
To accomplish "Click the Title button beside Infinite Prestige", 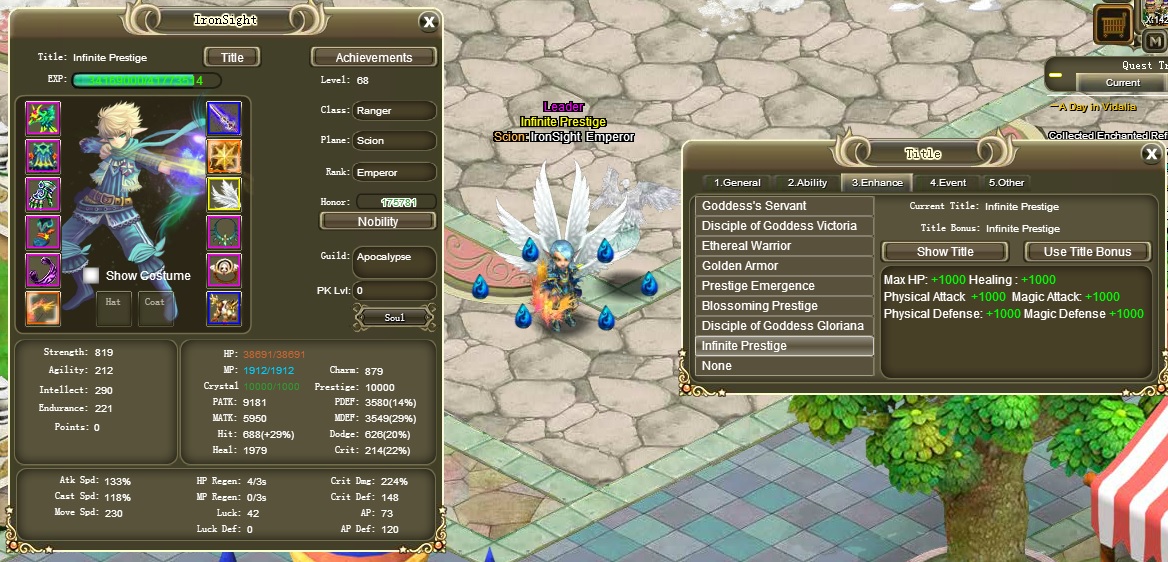I will pyautogui.click(x=232, y=57).
